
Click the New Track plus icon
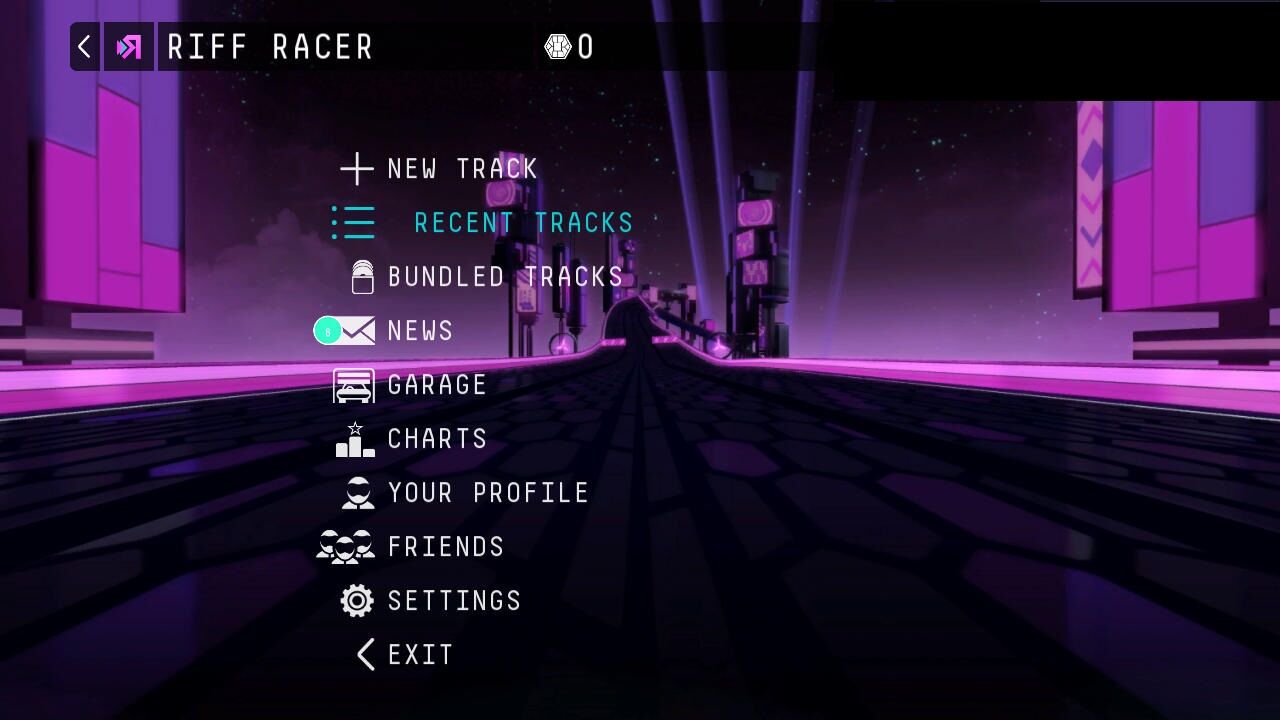pyautogui.click(x=356, y=169)
